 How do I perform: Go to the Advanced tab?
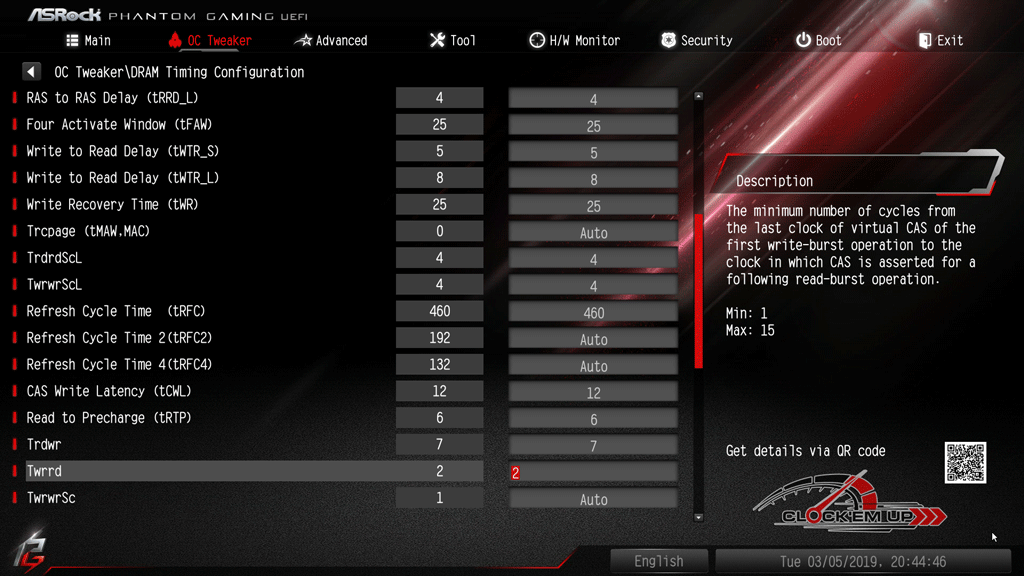(x=331, y=41)
